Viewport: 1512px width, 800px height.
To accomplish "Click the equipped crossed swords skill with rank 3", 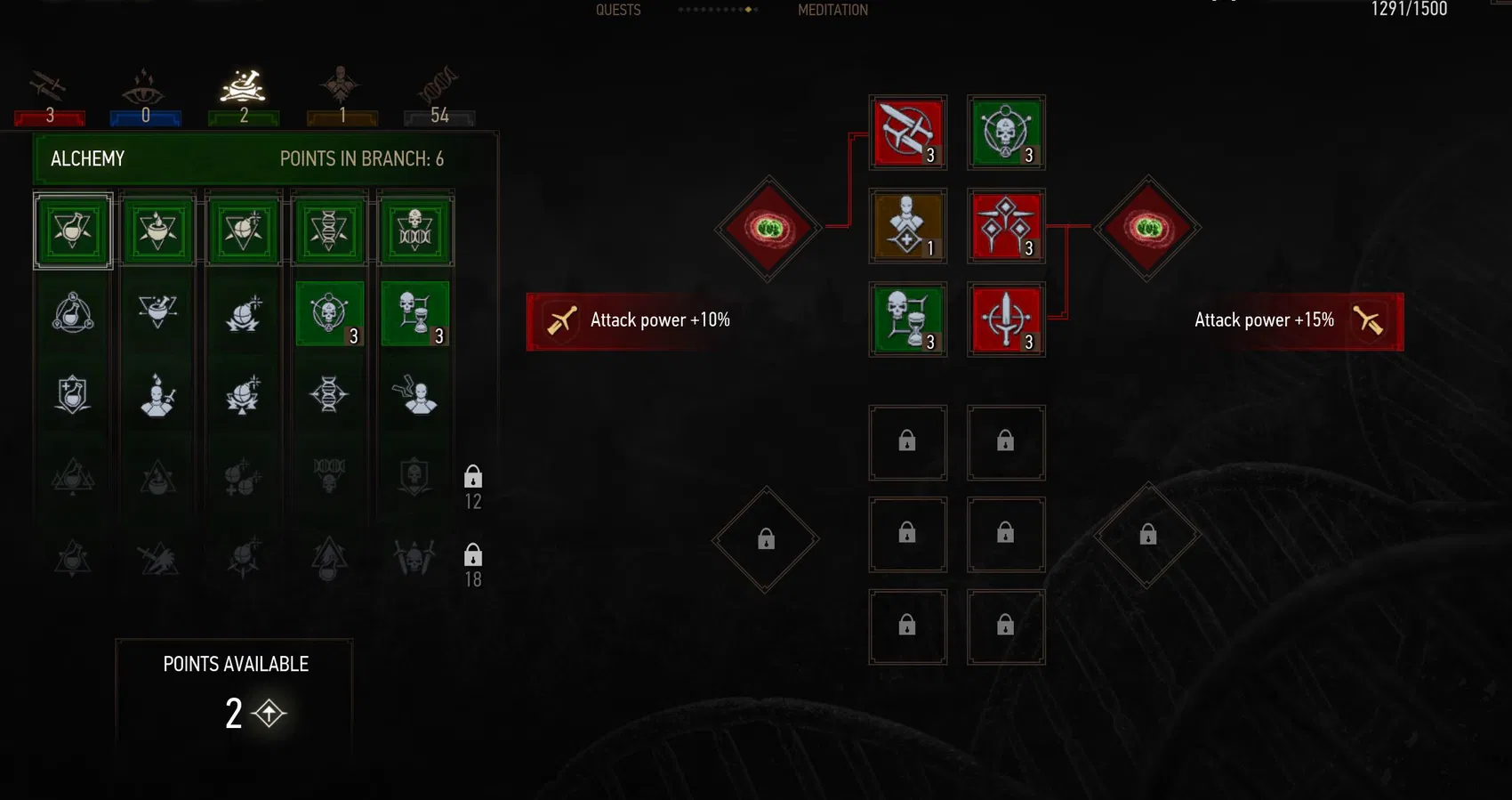I will (907, 133).
